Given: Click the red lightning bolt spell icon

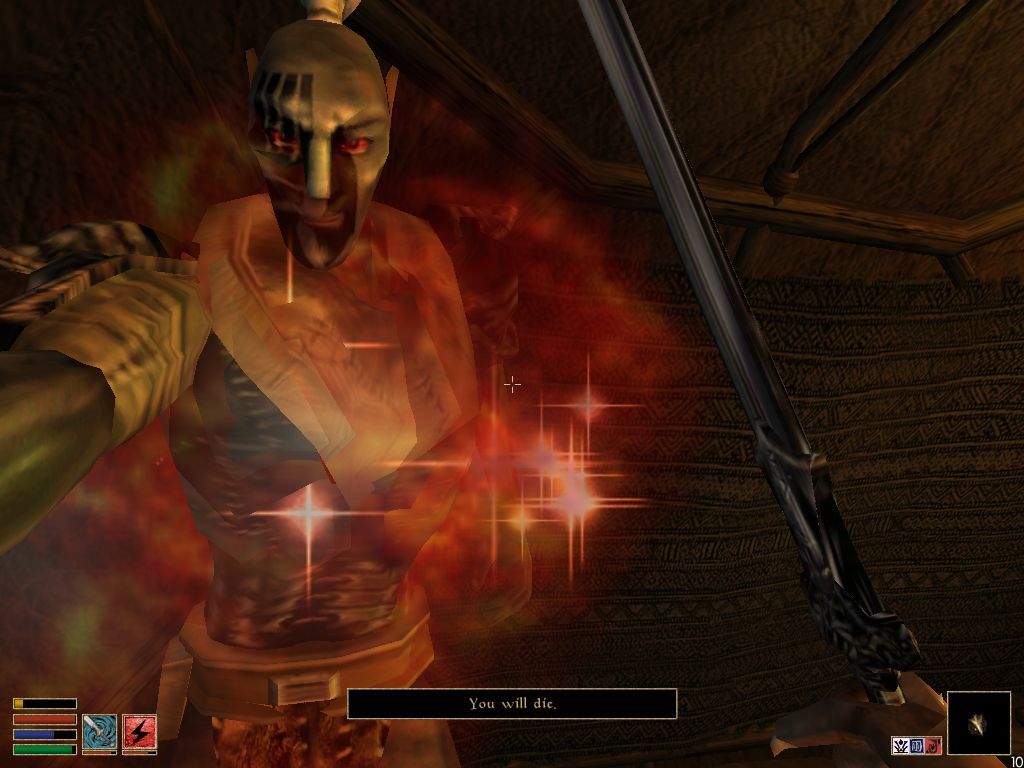Looking at the screenshot, I should (140, 732).
